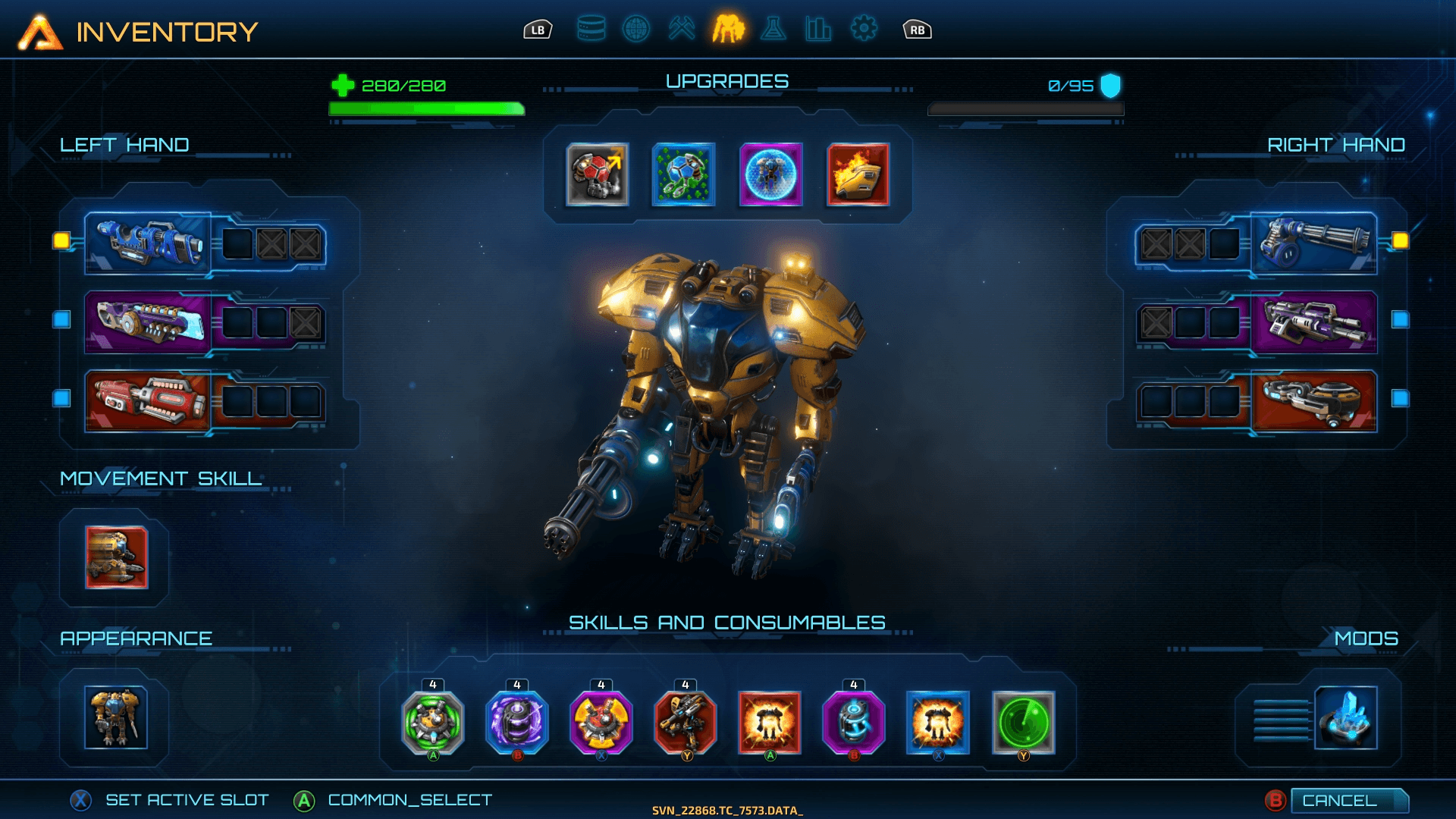Screen dimensions: 1456x819
Task: Choose the purple left-hand weapon slot
Action: coord(148,322)
